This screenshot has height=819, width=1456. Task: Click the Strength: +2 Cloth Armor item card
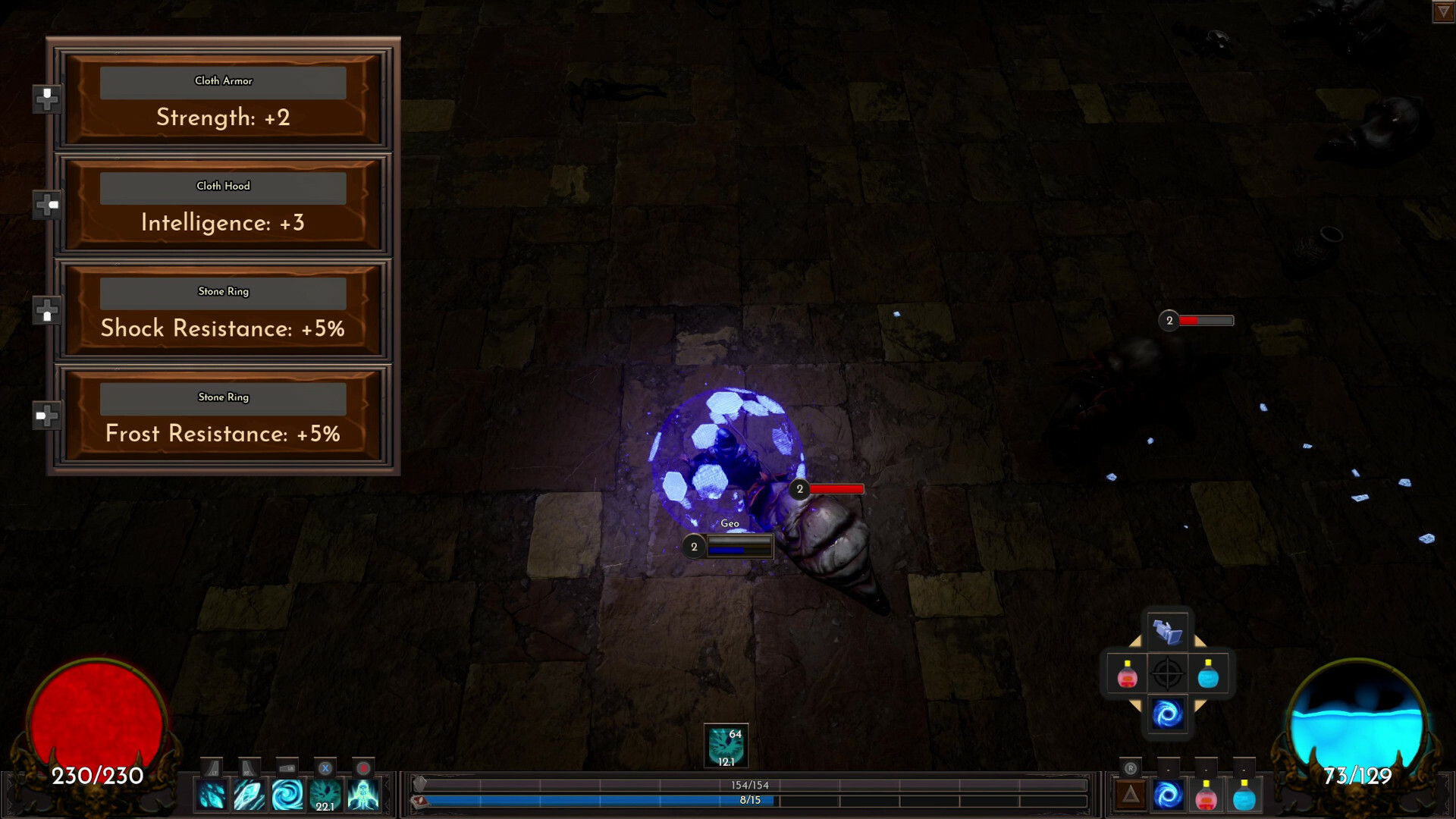pos(221,101)
